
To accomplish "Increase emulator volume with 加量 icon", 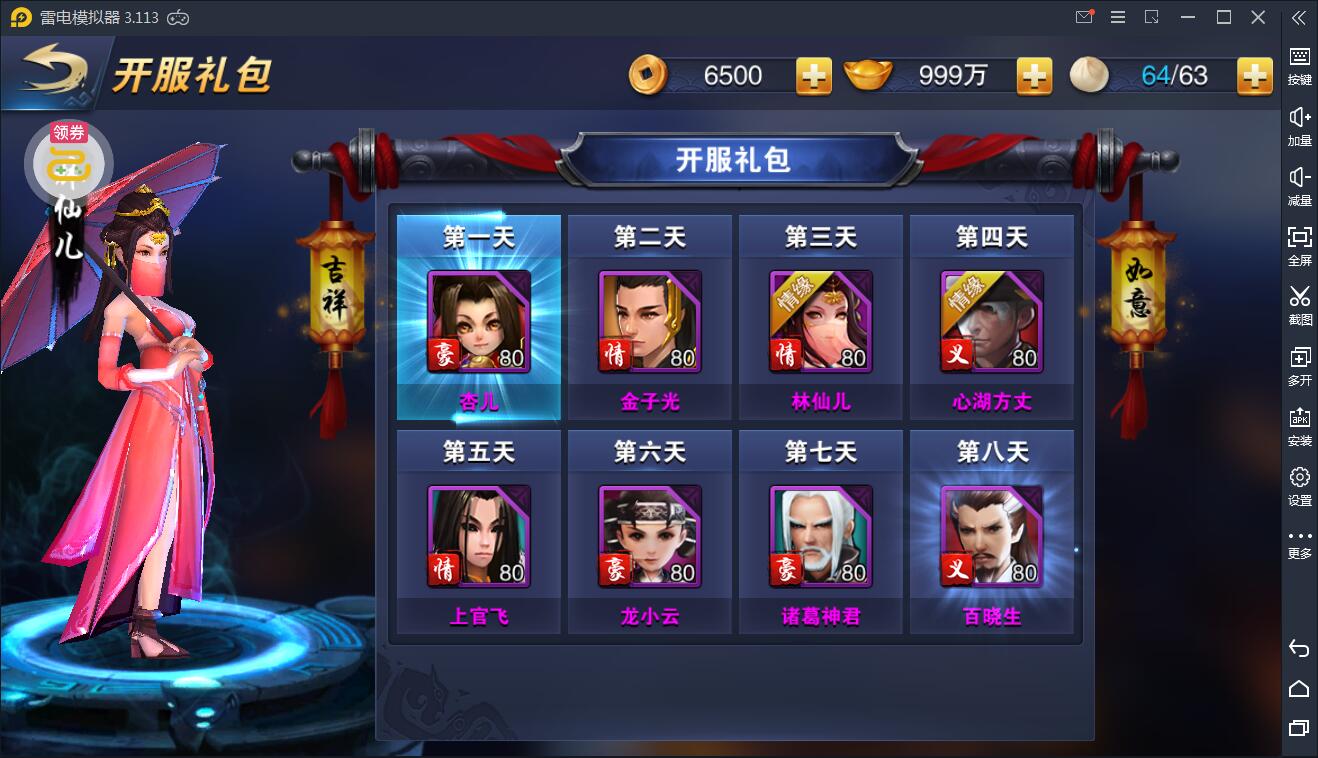I will click(x=1299, y=123).
